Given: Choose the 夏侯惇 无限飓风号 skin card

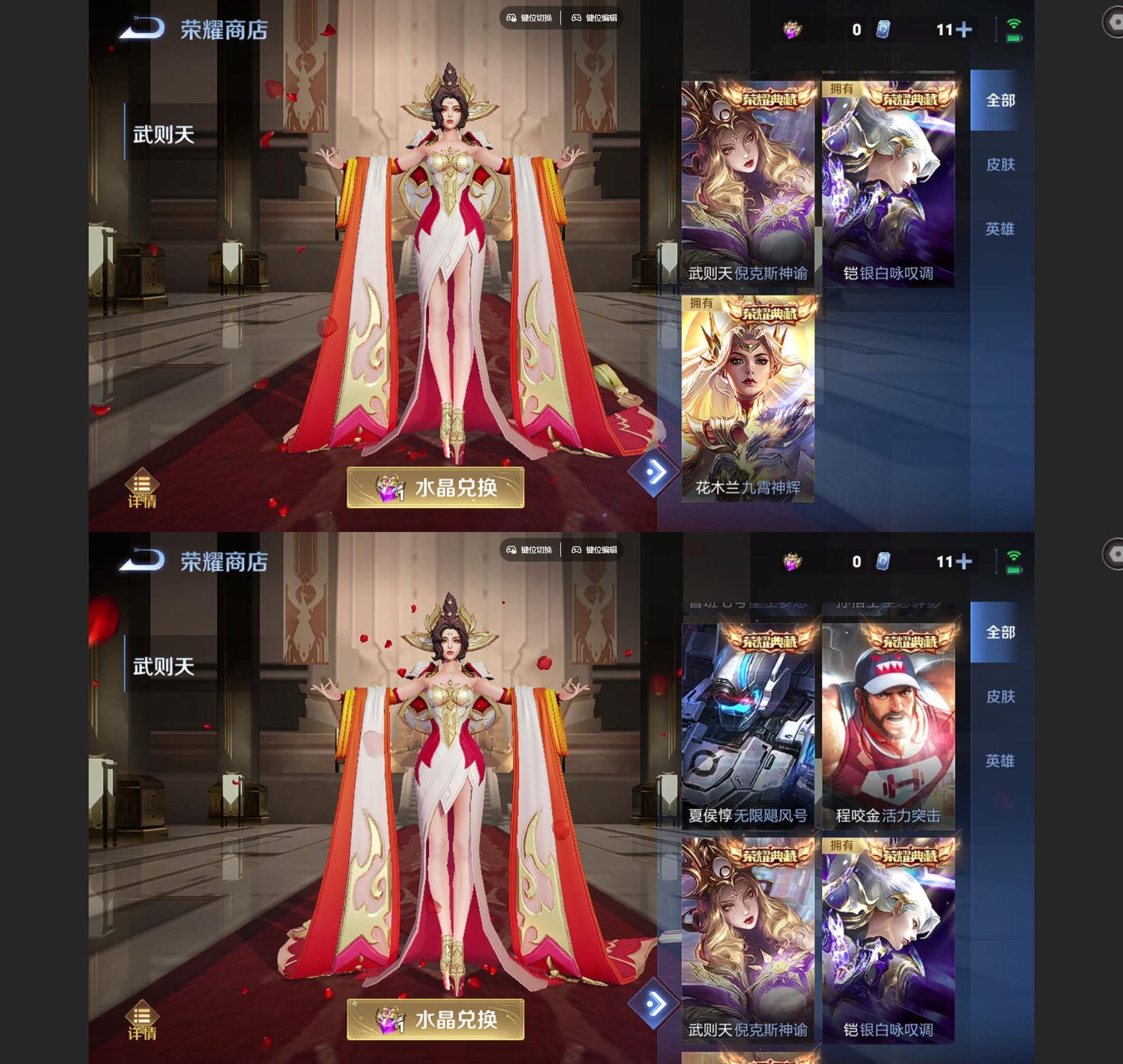Looking at the screenshot, I should tap(748, 726).
